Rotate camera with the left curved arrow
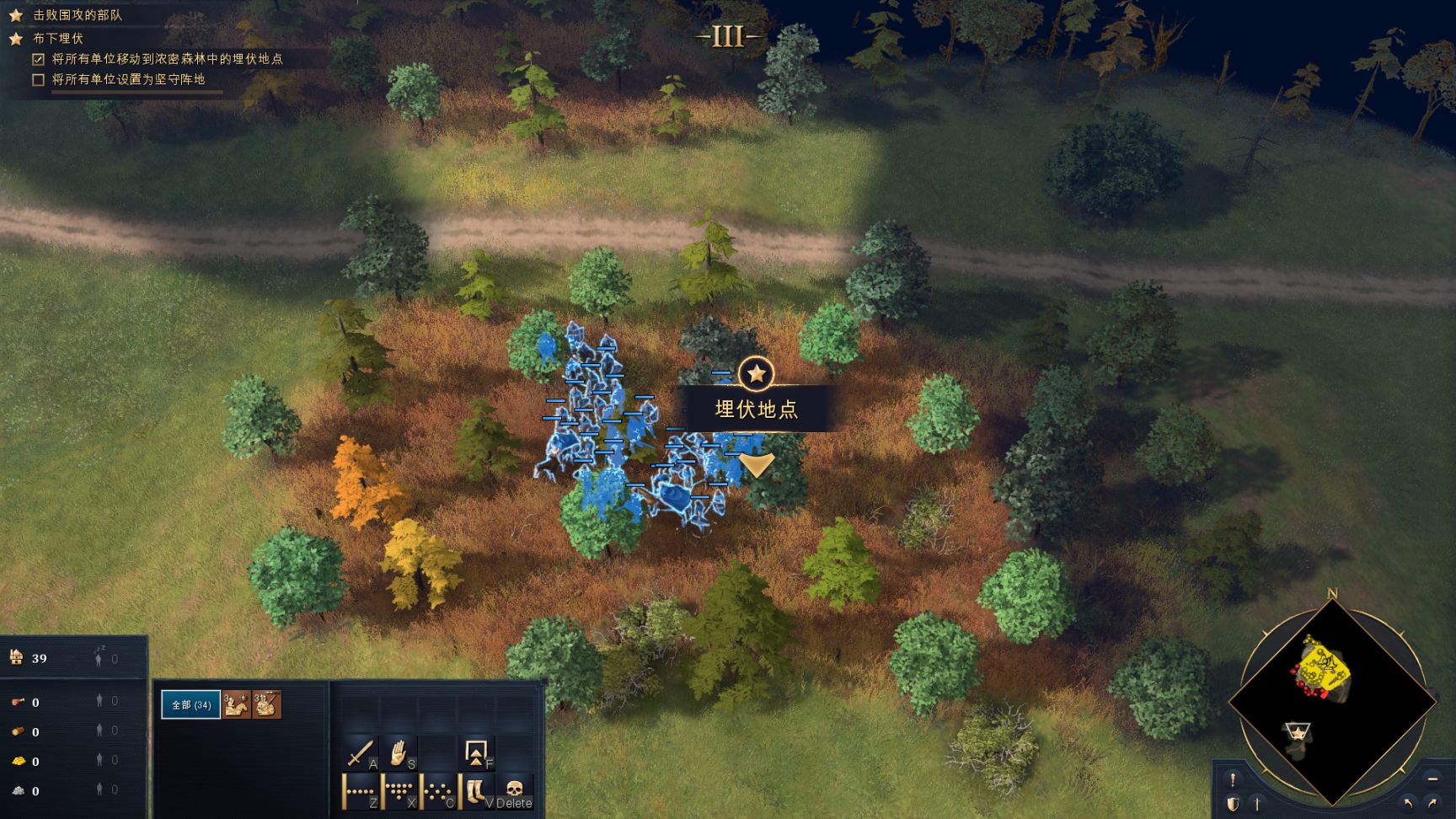This screenshot has height=819, width=1456. tap(1408, 804)
